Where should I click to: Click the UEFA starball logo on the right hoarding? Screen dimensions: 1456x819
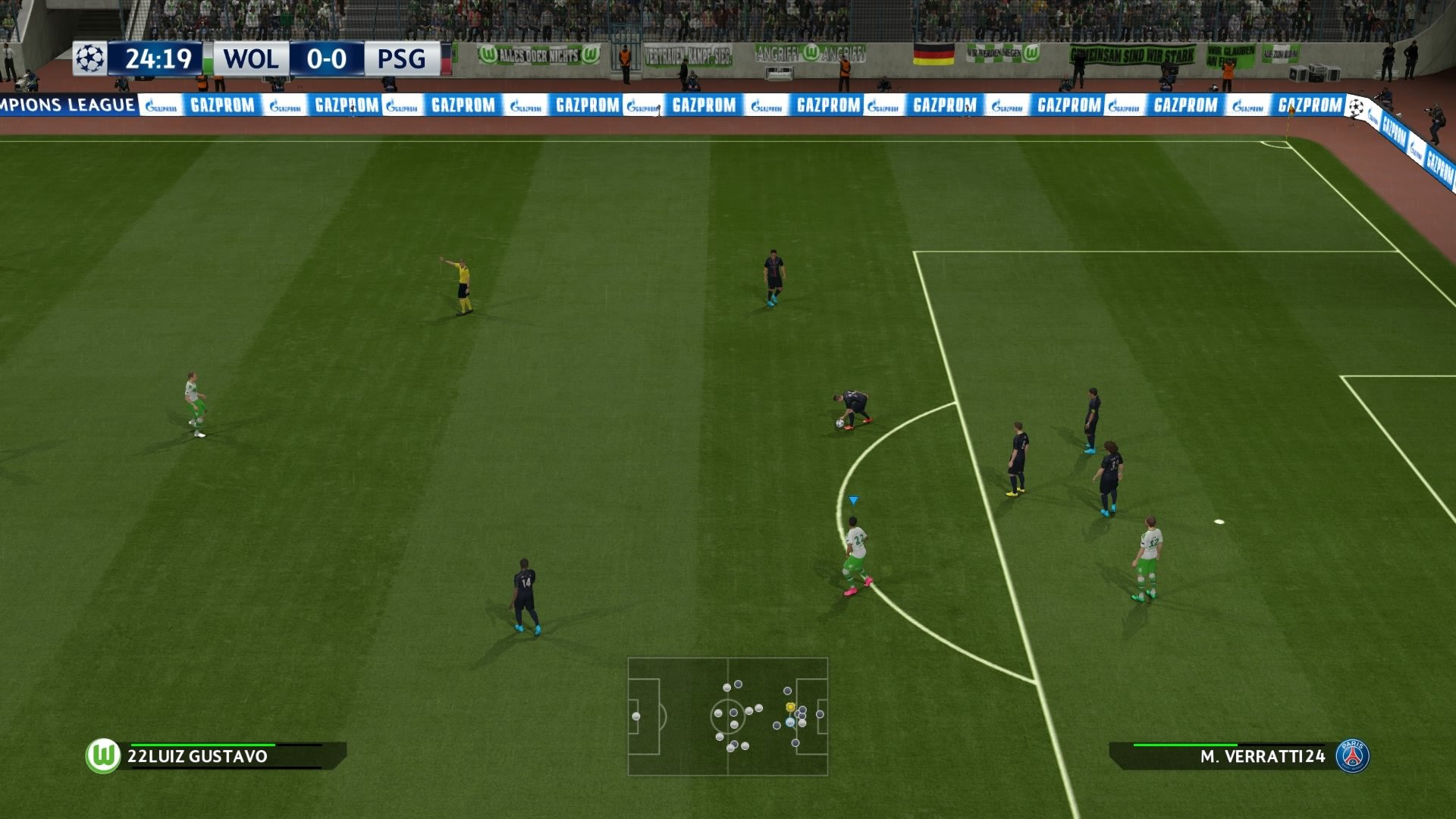pos(1356,106)
